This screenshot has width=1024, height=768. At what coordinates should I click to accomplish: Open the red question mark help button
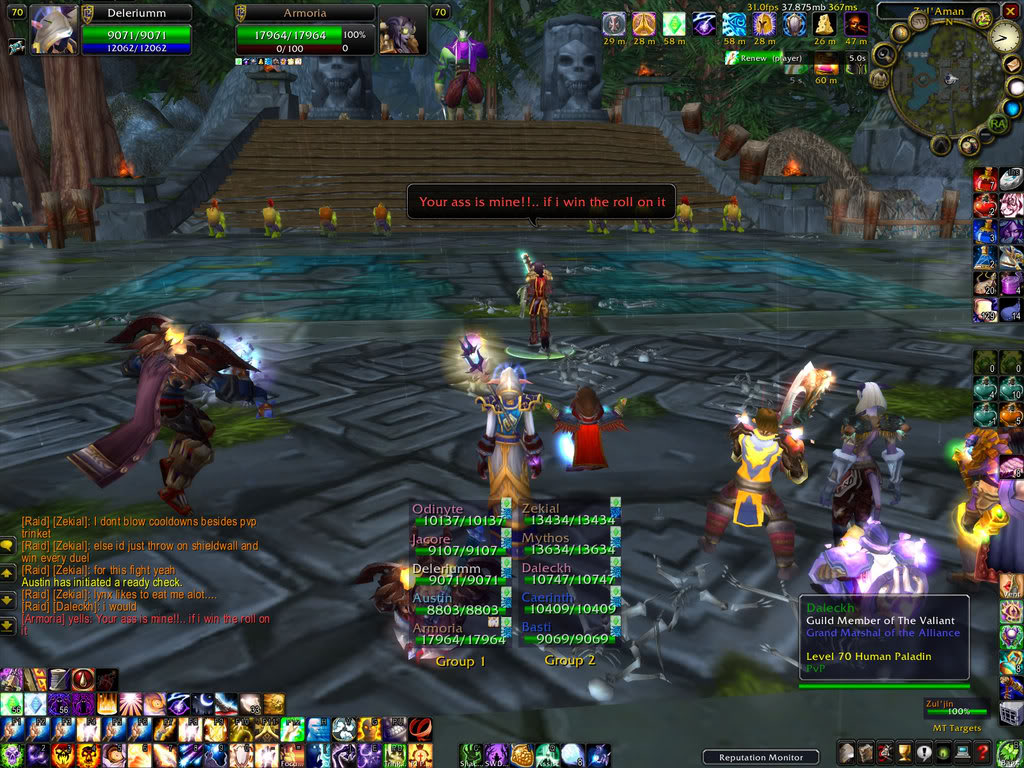[x=982, y=753]
